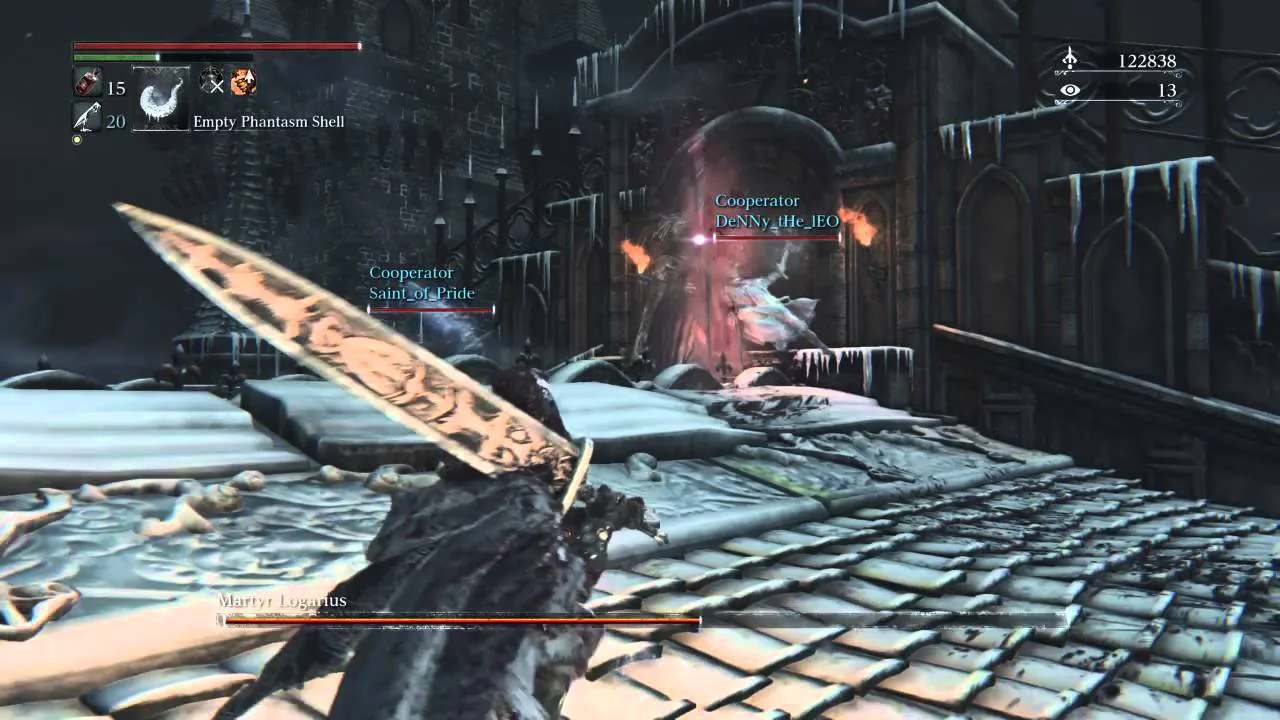Select the Blood Vial icon
This screenshot has height=720, width=1280.
(87, 84)
